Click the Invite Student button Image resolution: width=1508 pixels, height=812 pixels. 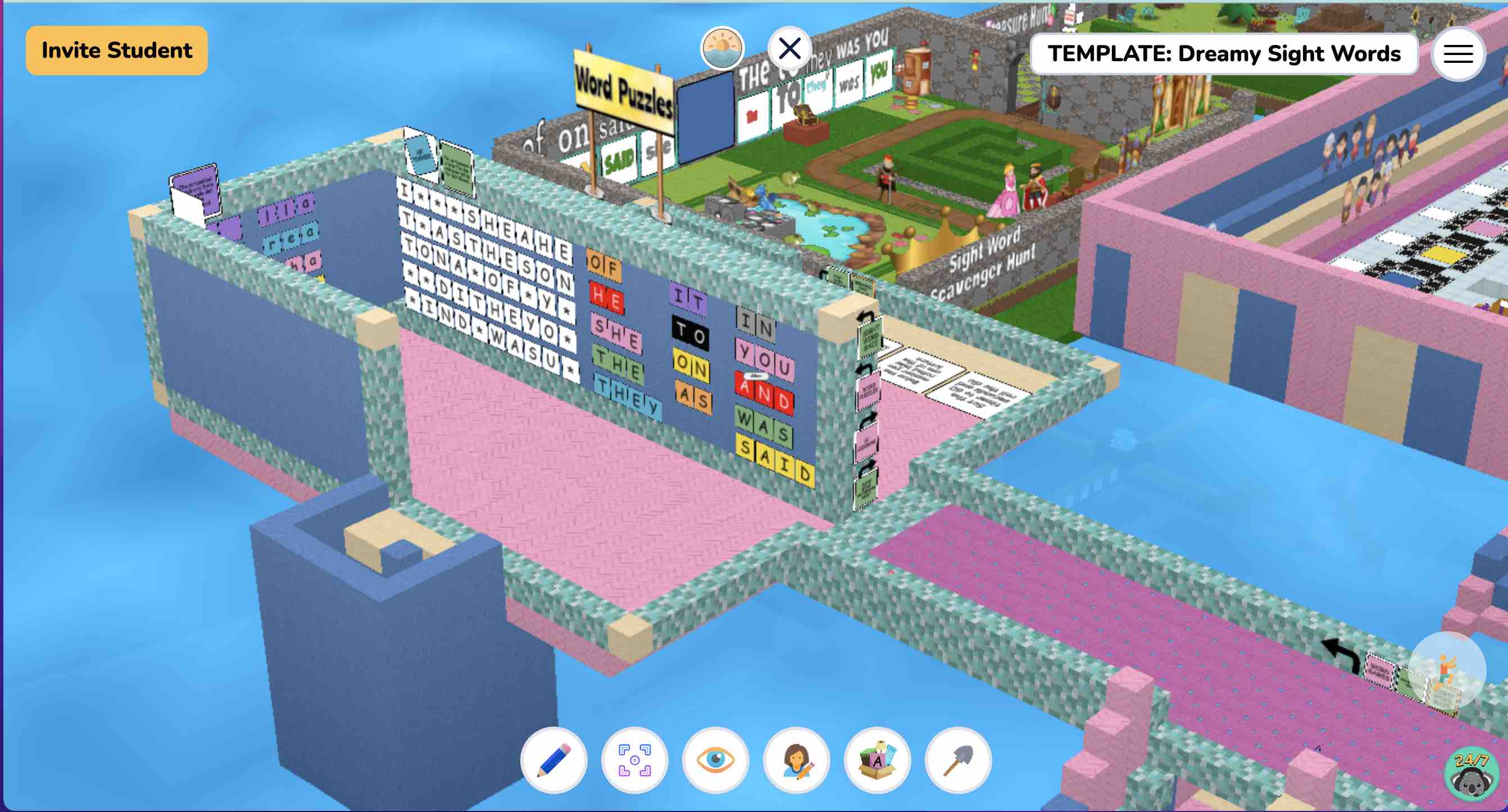click(115, 50)
